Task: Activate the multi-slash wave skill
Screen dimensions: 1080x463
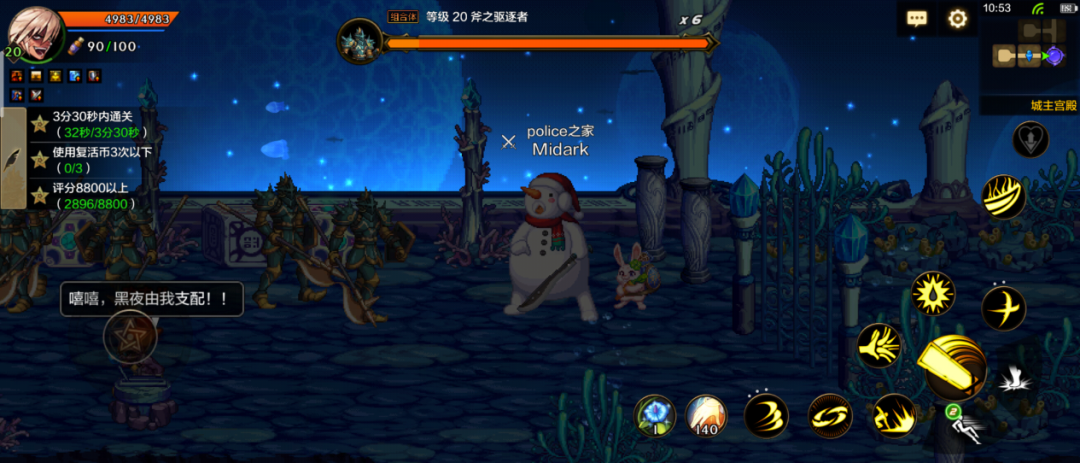Action: (x=1003, y=196)
